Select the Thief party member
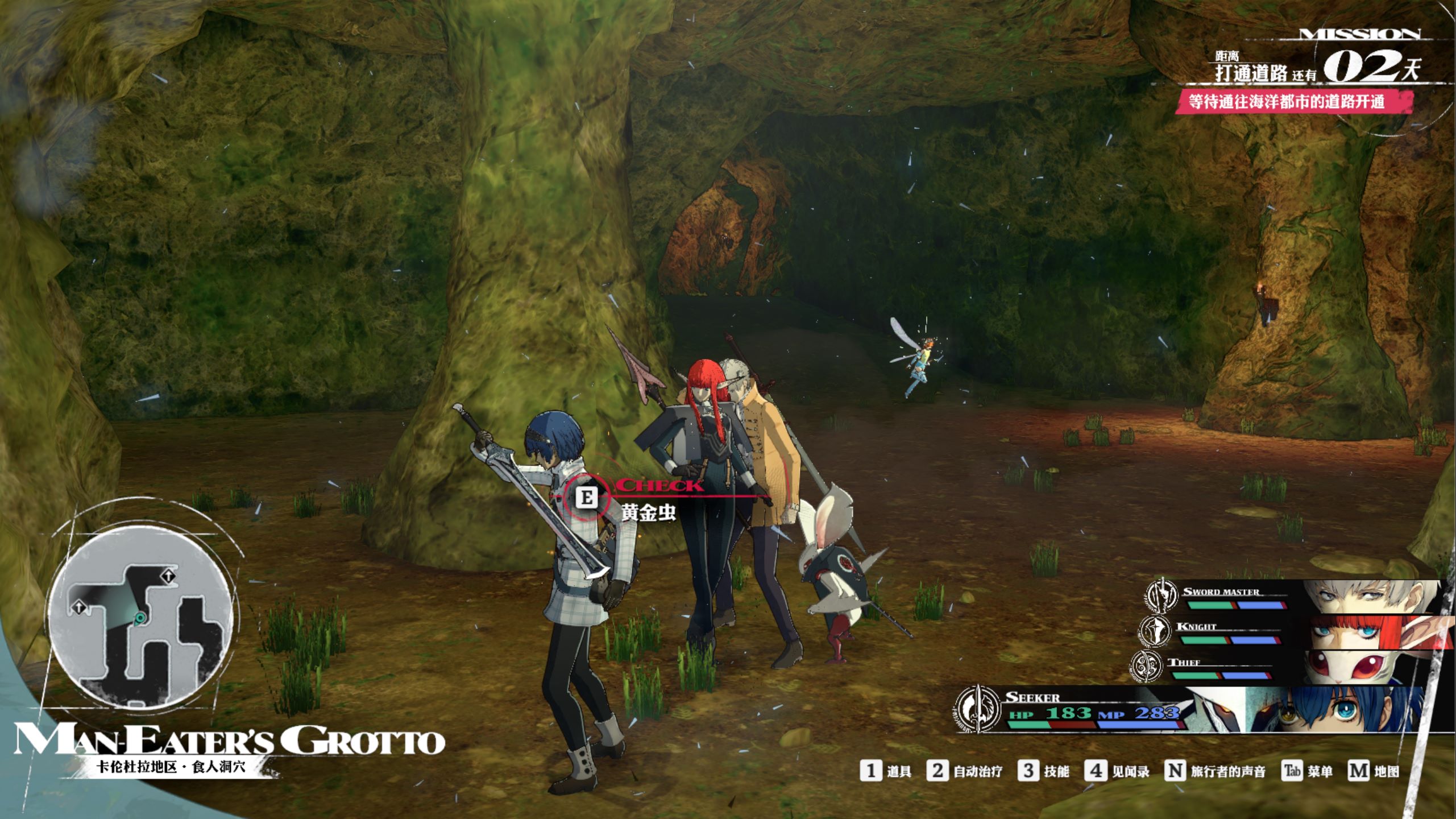This screenshot has width=1456, height=819. tap(1291, 667)
